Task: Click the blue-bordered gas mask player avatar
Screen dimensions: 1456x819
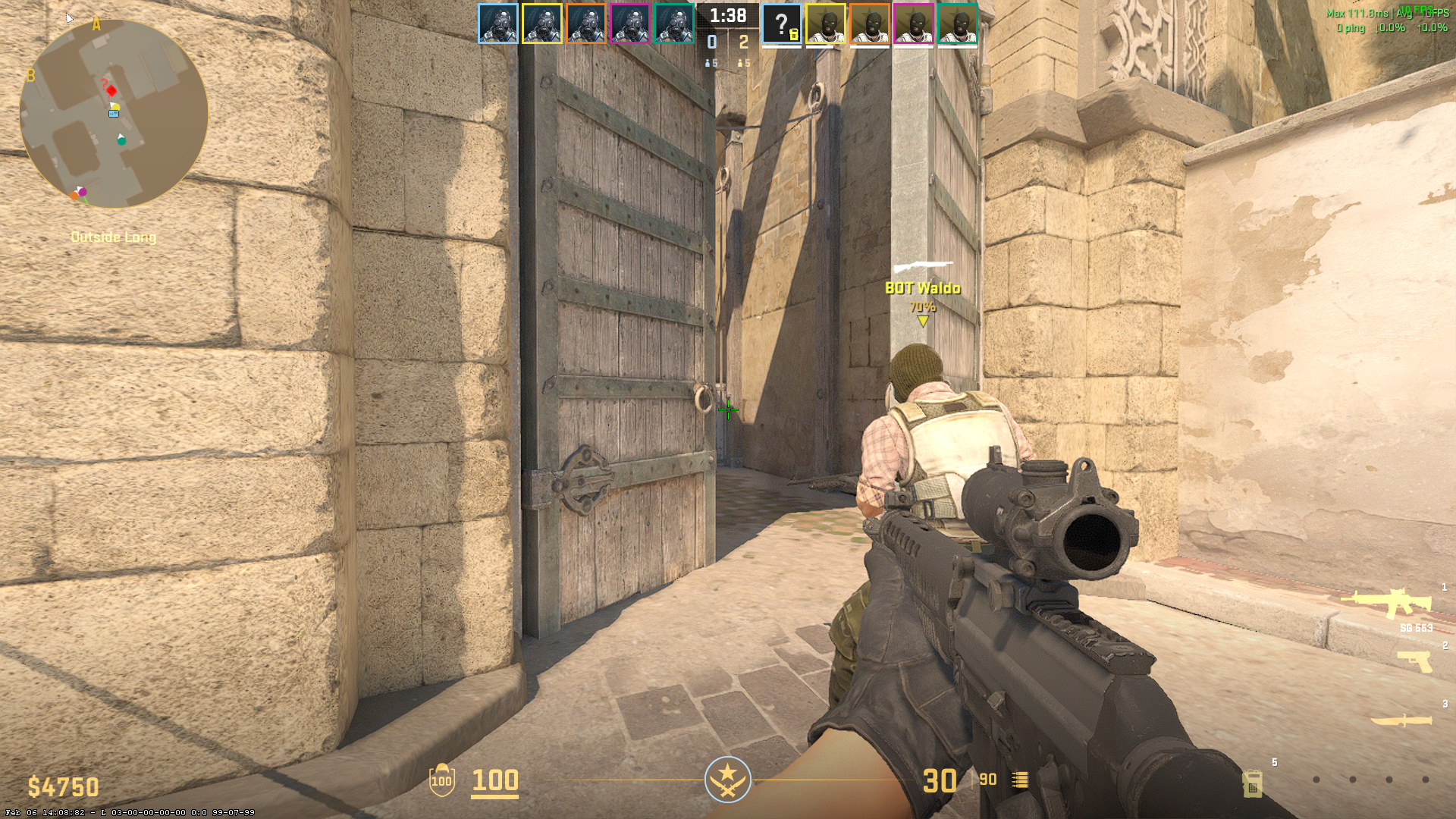Action: [x=498, y=24]
